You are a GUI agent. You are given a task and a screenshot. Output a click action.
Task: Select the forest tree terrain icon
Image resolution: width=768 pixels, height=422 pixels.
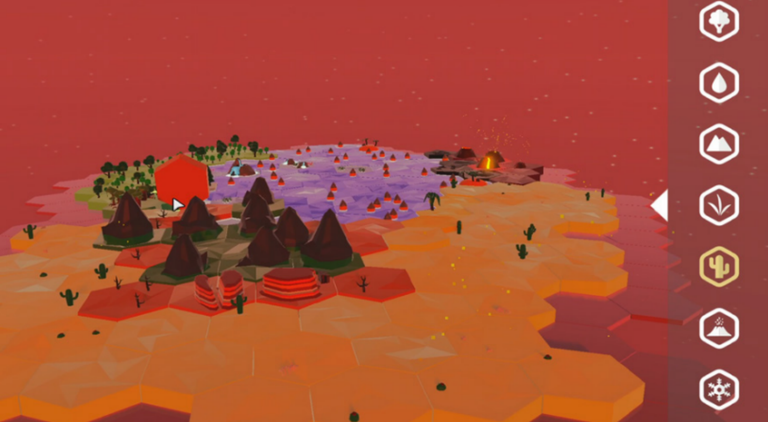pyautogui.click(x=718, y=21)
